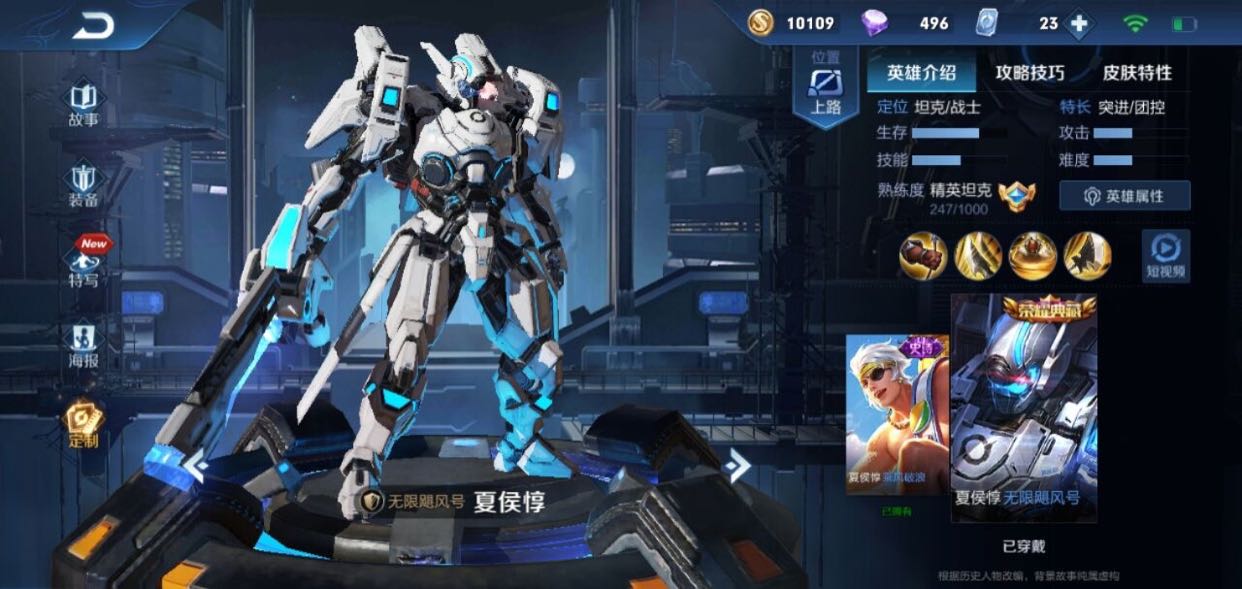Tap the 上路 lane position badge
The image size is (1242, 589).
pyautogui.click(x=826, y=90)
